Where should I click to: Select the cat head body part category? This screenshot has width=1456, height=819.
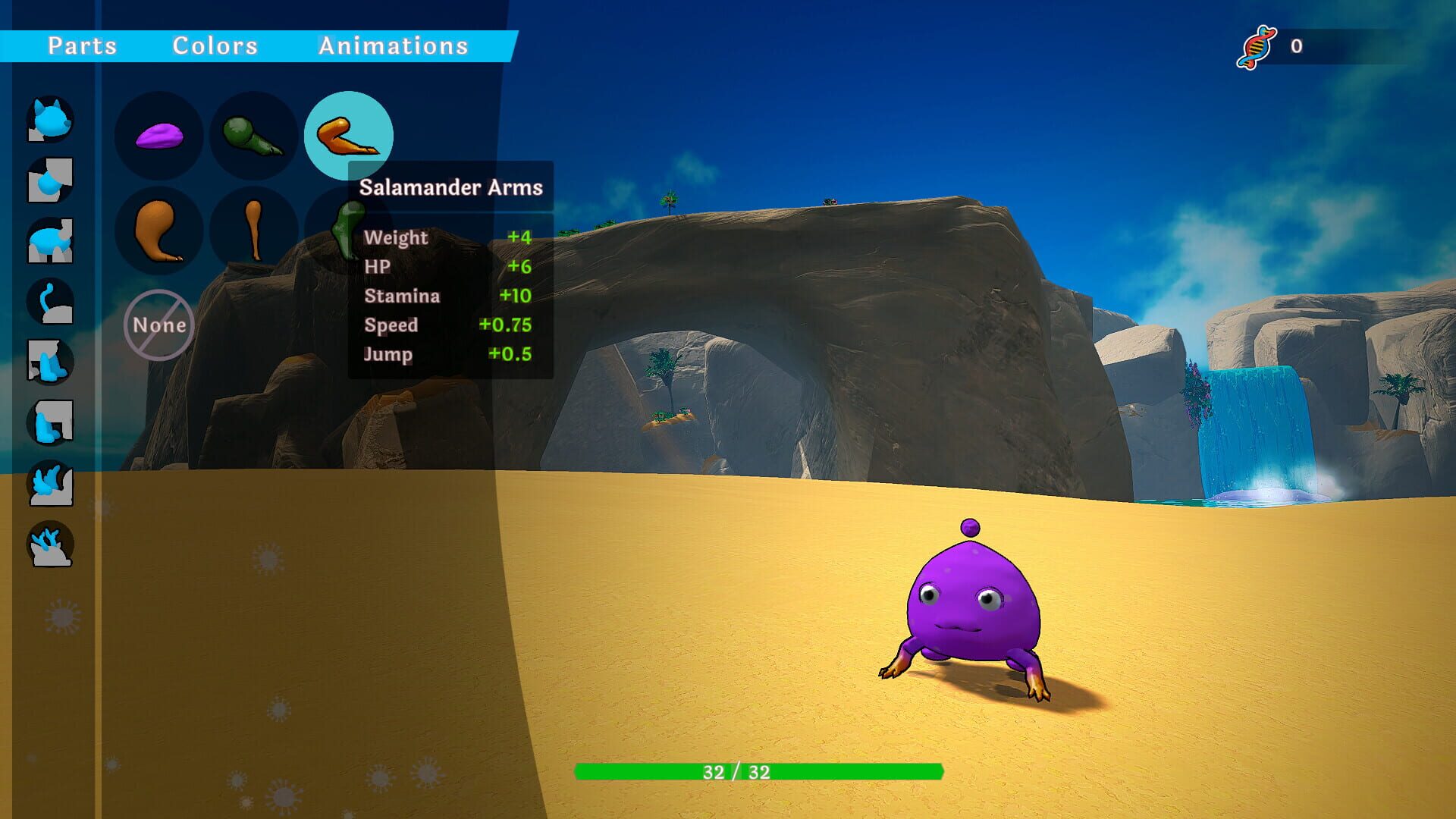[x=49, y=121]
